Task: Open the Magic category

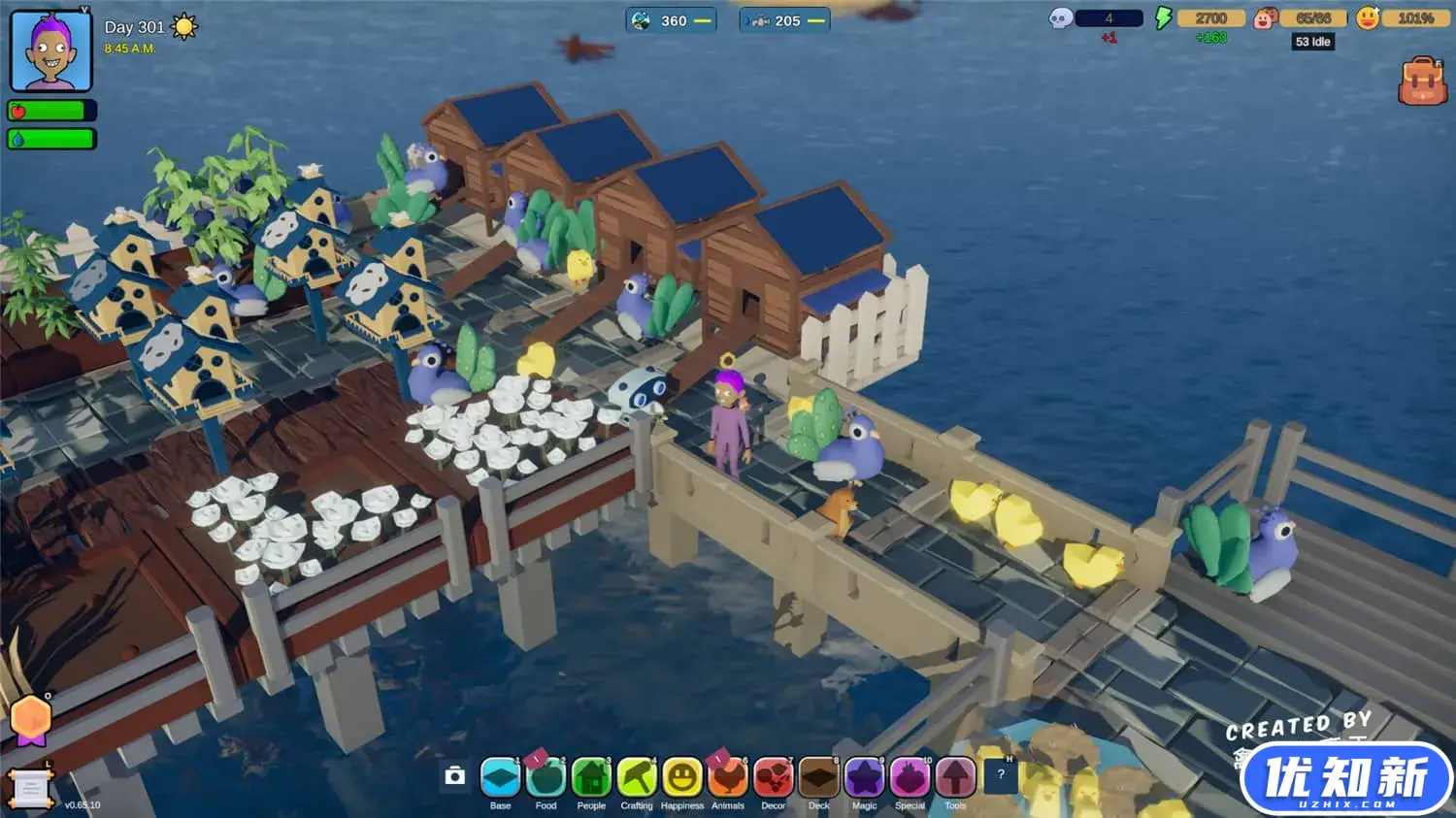Action: pos(864,777)
